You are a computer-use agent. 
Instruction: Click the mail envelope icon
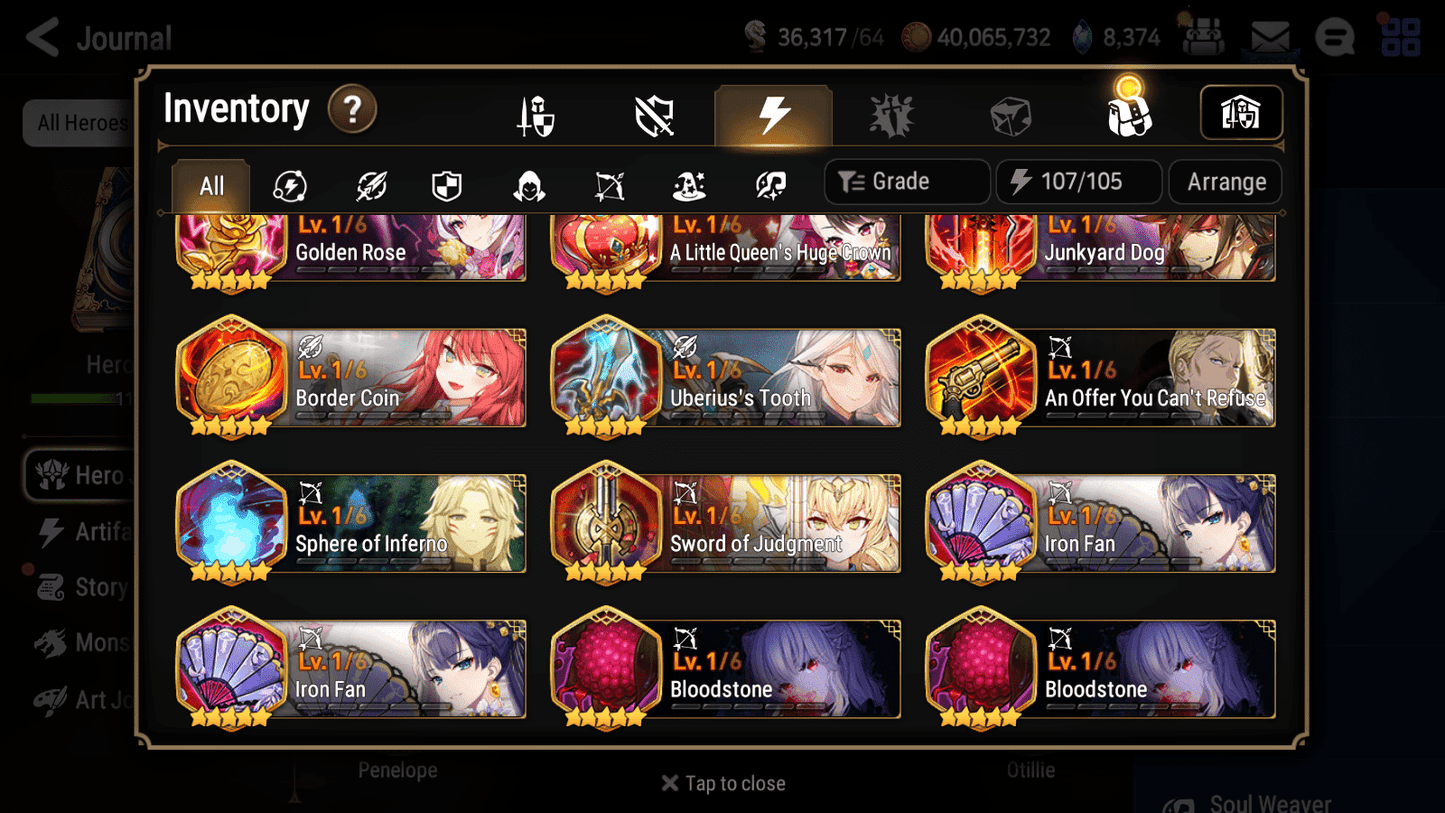[1269, 36]
